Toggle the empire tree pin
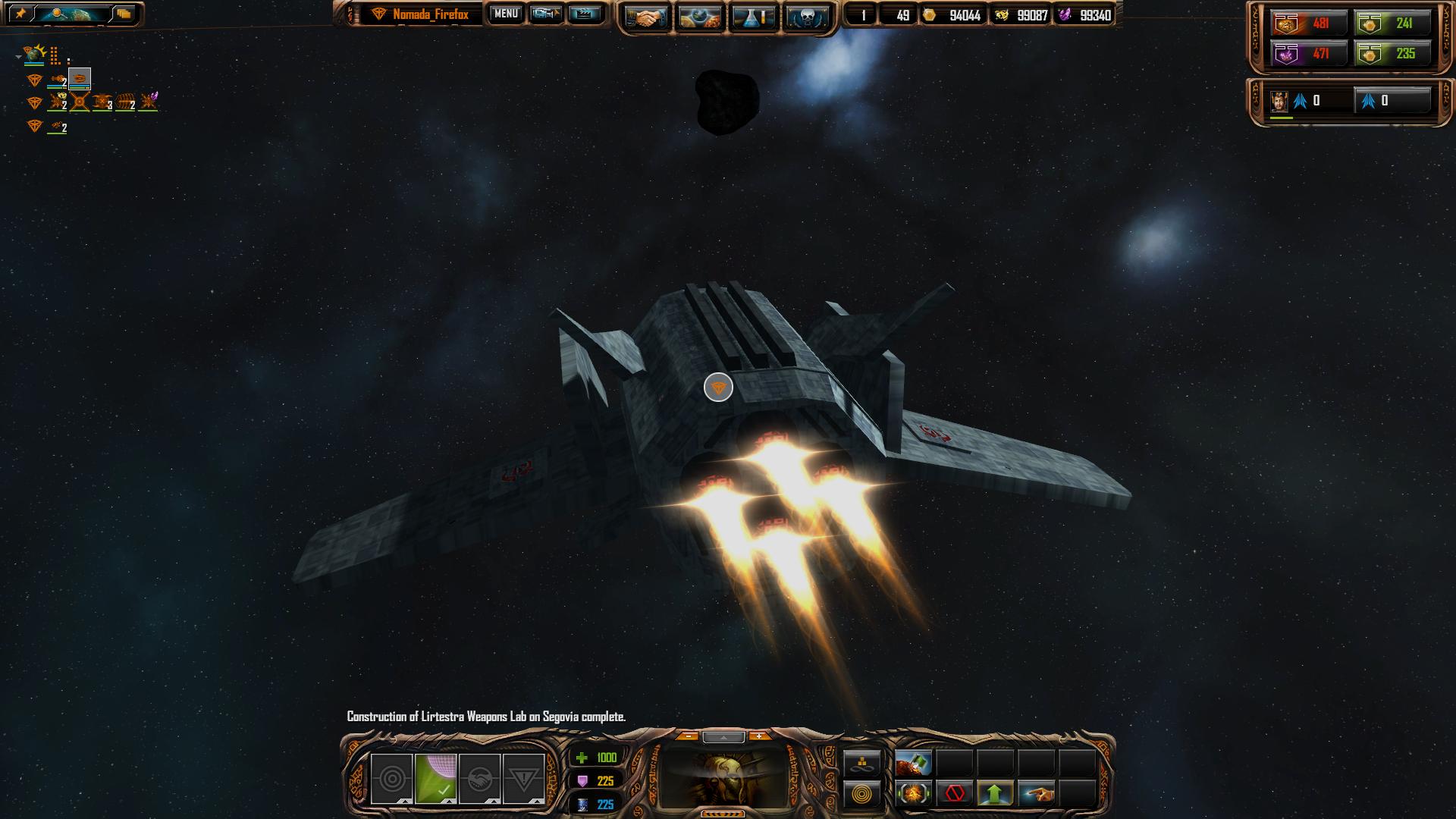The height and width of the screenshot is (819, 1456). pyautogui.click(x=20, y=14)
